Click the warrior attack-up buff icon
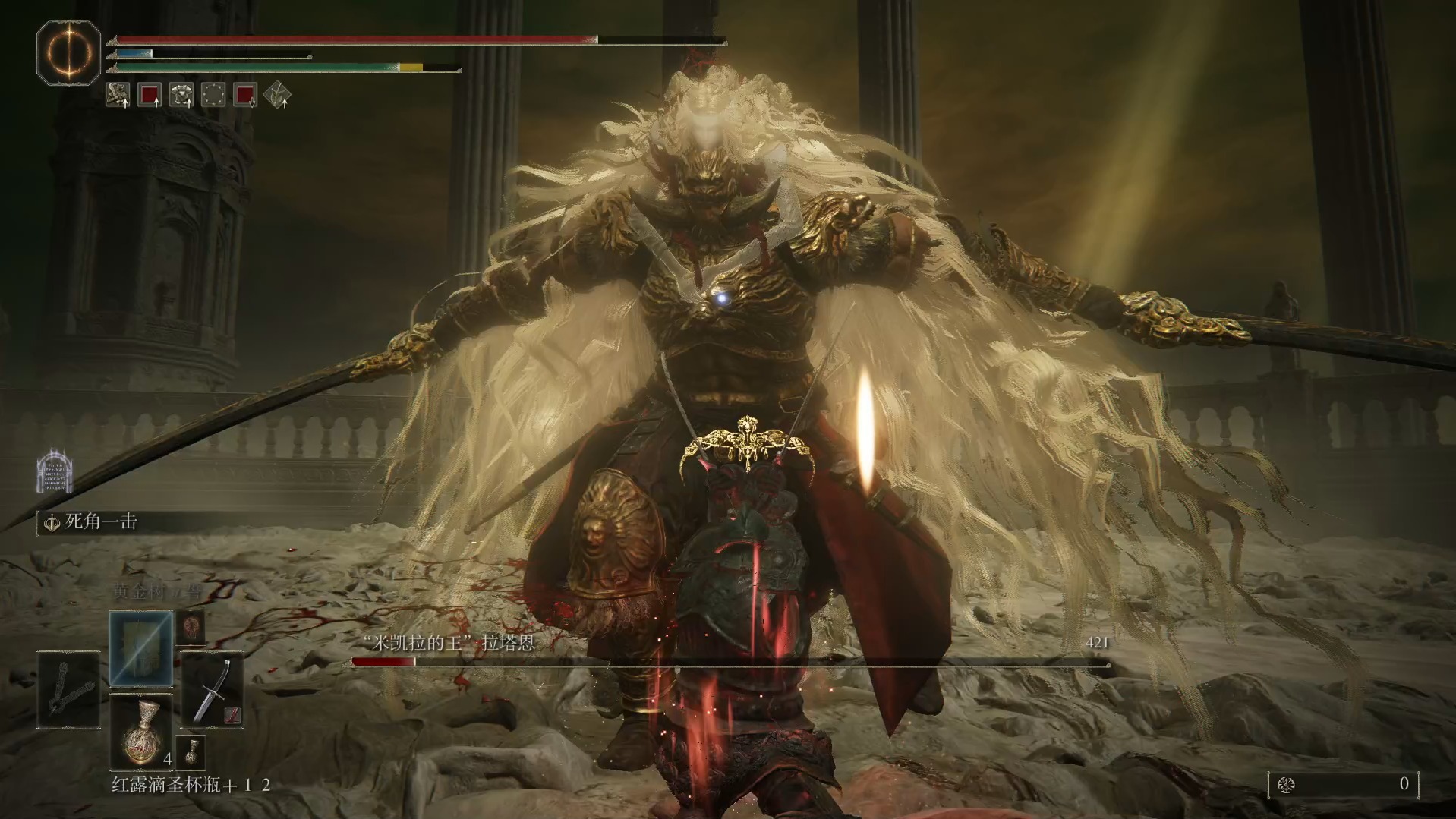The width and height of the screenshot is (1456, 819). [118, 95]
